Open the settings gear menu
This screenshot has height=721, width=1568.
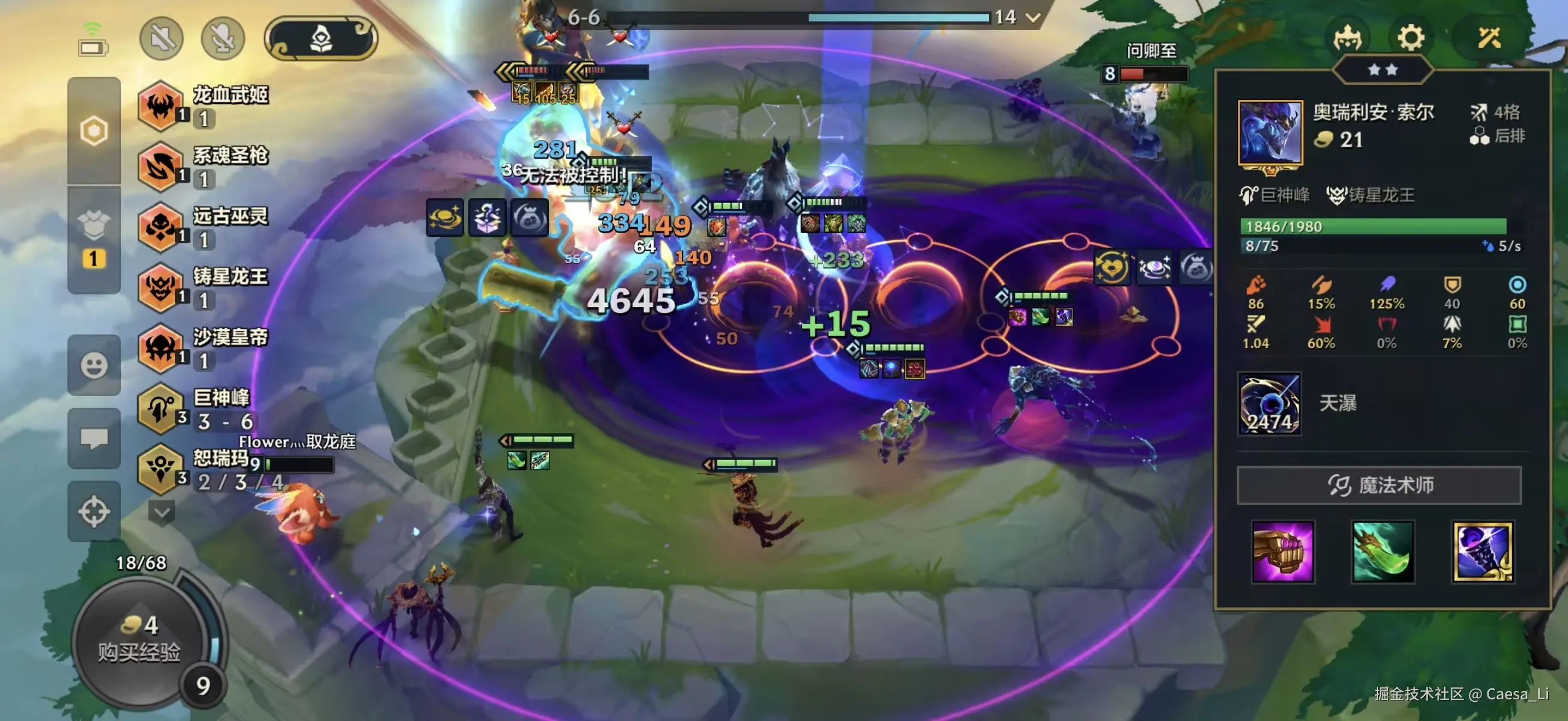1410,38
